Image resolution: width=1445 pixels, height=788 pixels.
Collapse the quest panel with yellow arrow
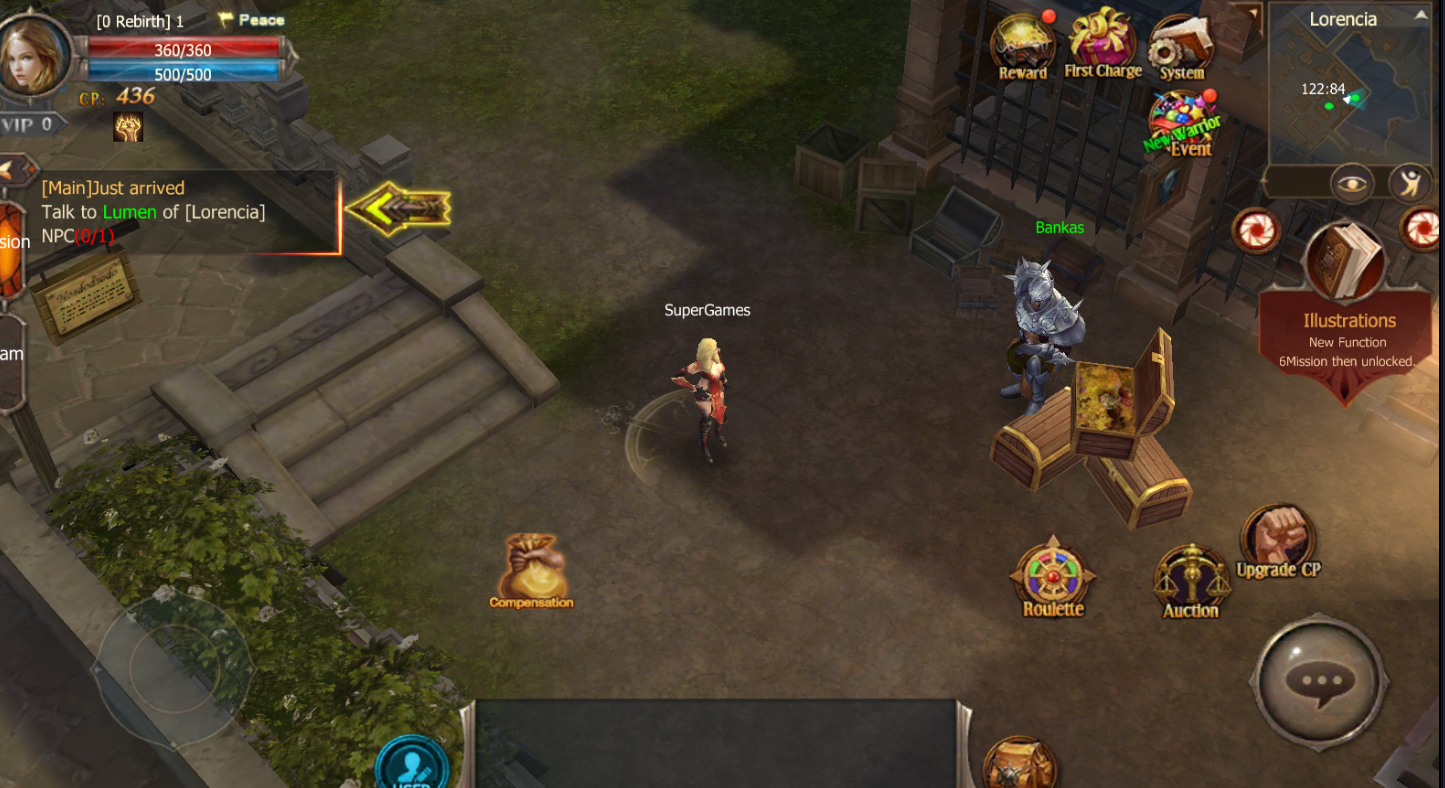398,209
